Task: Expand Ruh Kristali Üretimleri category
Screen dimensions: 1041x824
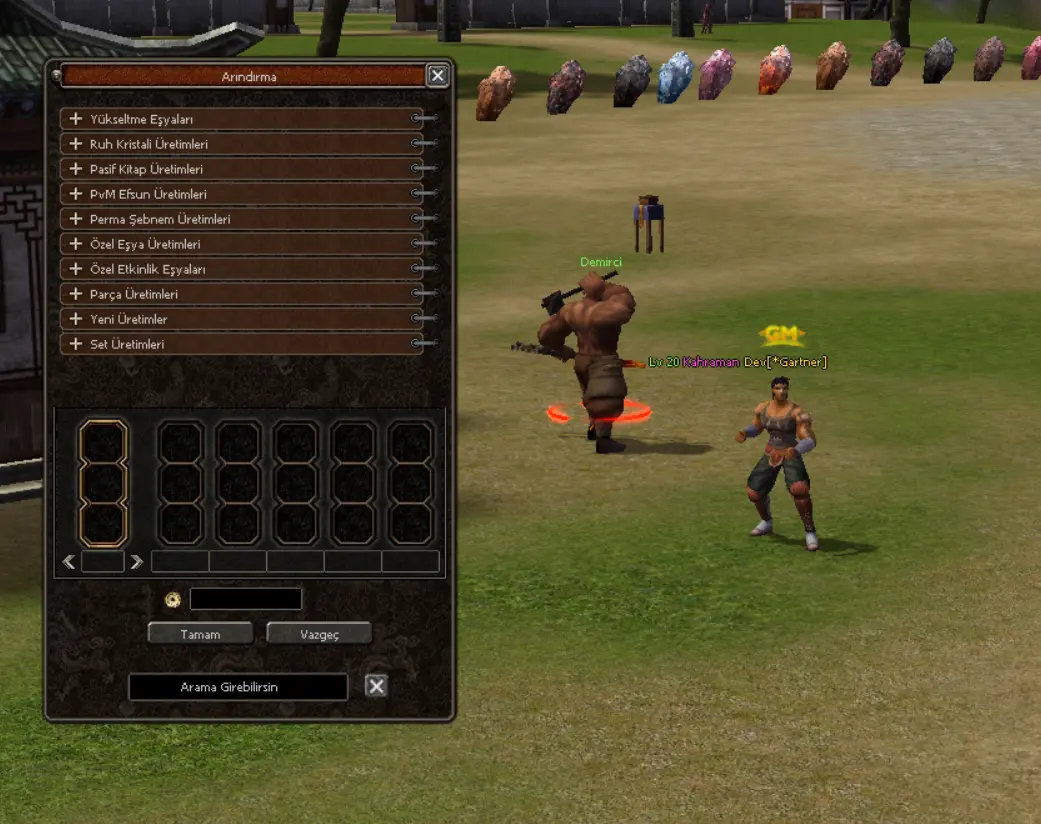Action: (76, 144)
